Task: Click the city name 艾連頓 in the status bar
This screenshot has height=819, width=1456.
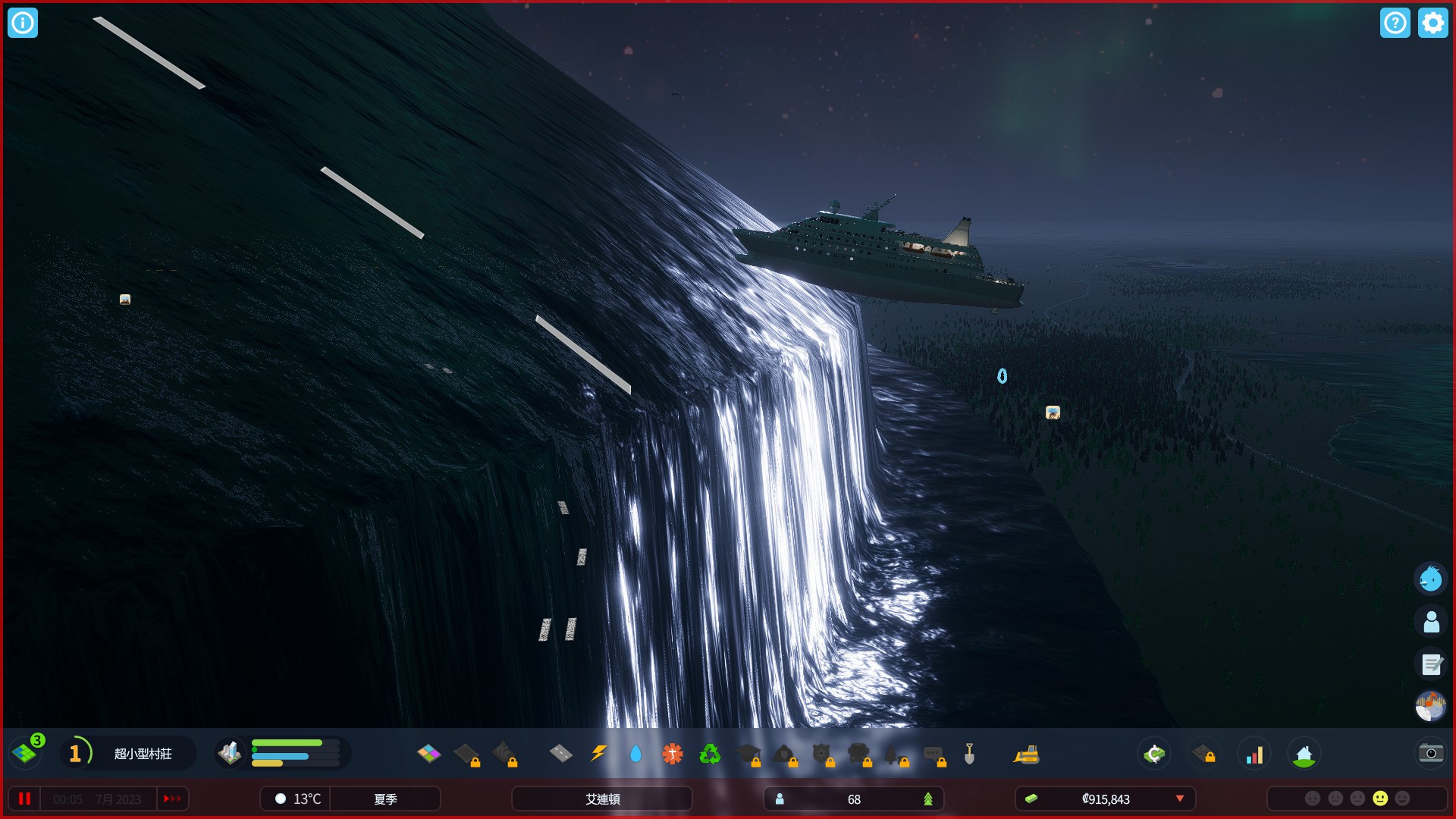Action: tap(601, 799)
